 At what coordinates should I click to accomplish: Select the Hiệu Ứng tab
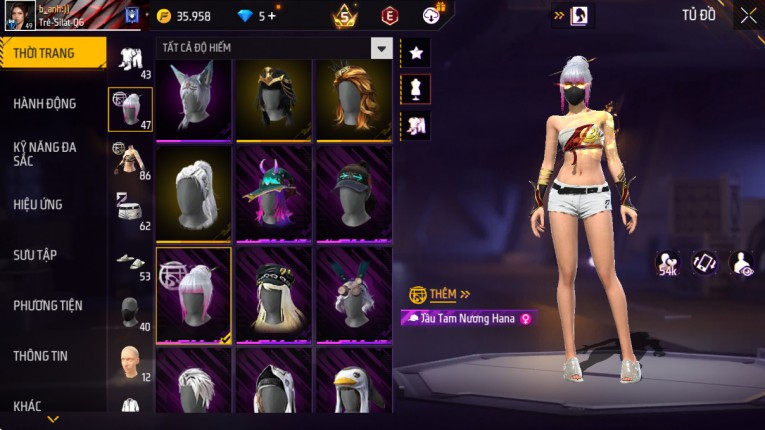click(x=38, y=204)
